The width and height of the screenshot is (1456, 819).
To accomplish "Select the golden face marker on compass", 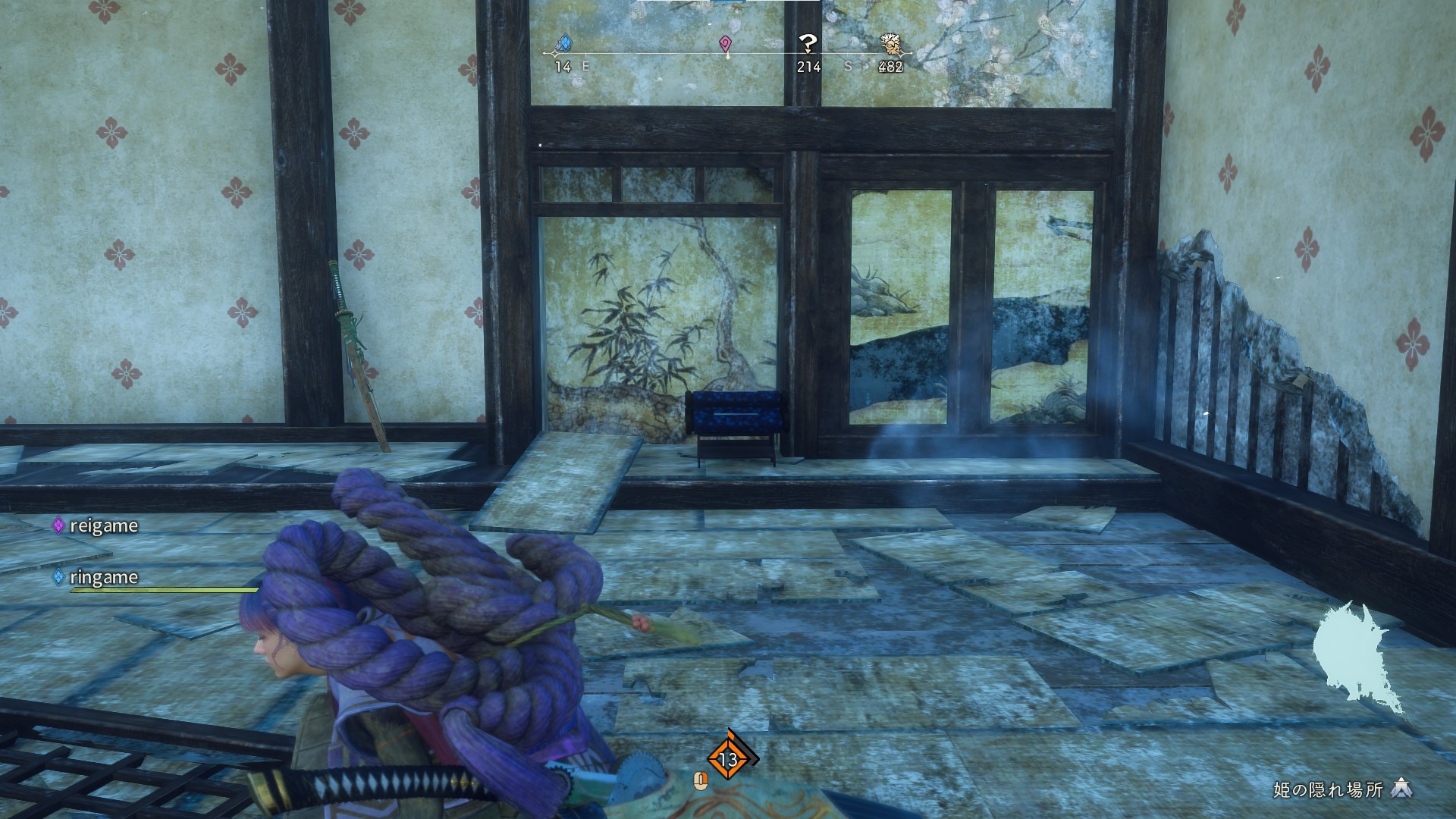I will [x=891, y=44].
